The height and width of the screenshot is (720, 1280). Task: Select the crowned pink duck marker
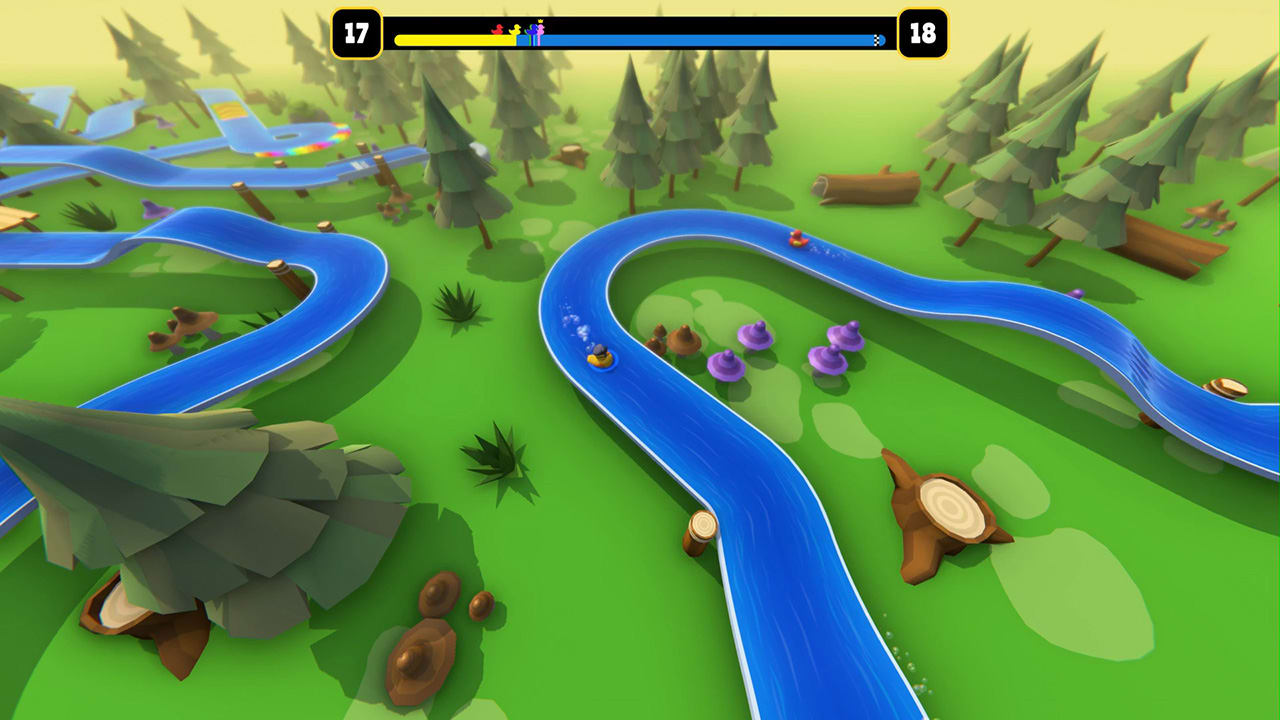click(x=541, y=30)
